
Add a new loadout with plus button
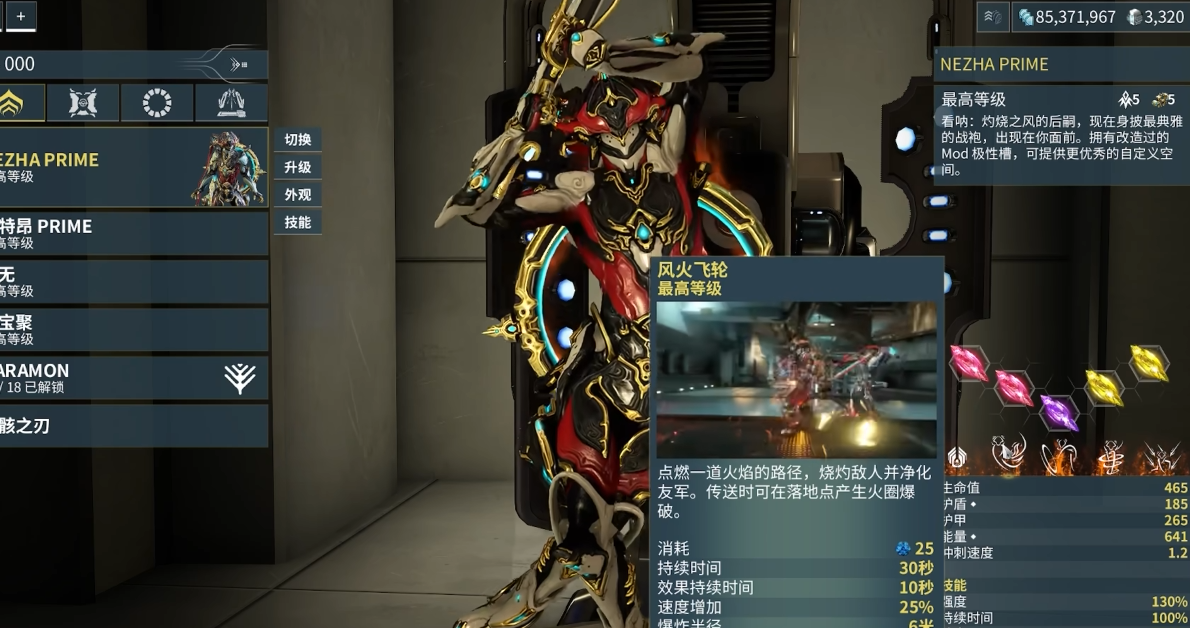click(20, 15)
